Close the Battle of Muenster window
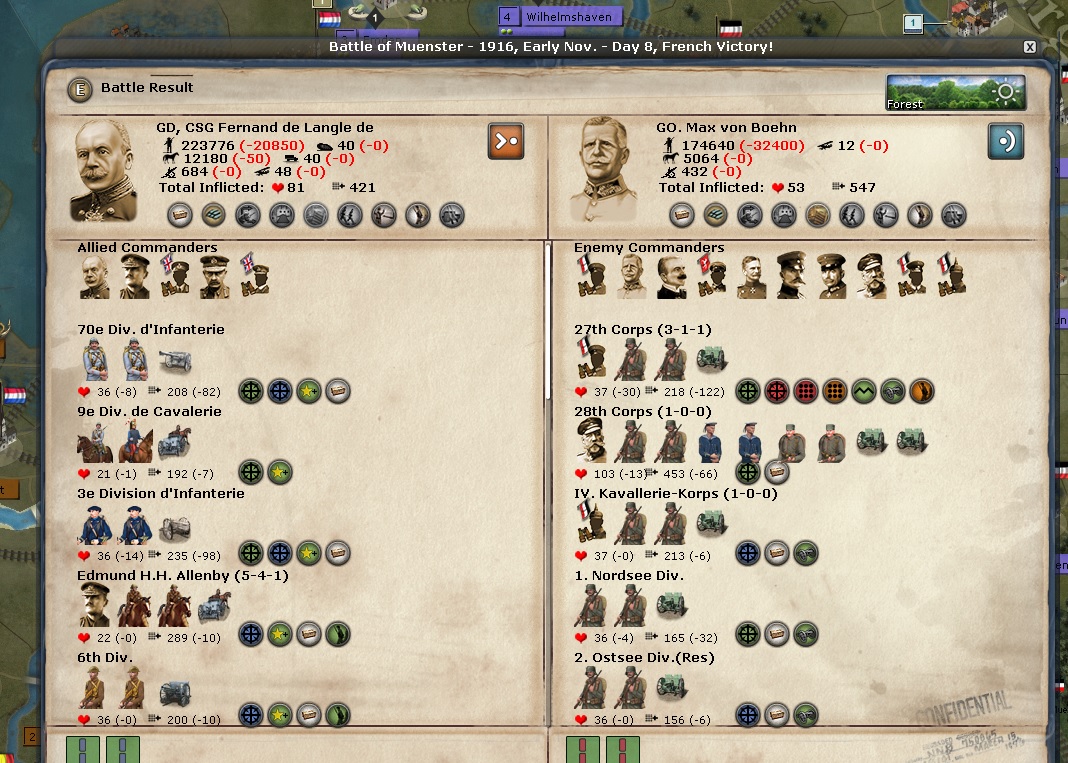 [1030, 47]
